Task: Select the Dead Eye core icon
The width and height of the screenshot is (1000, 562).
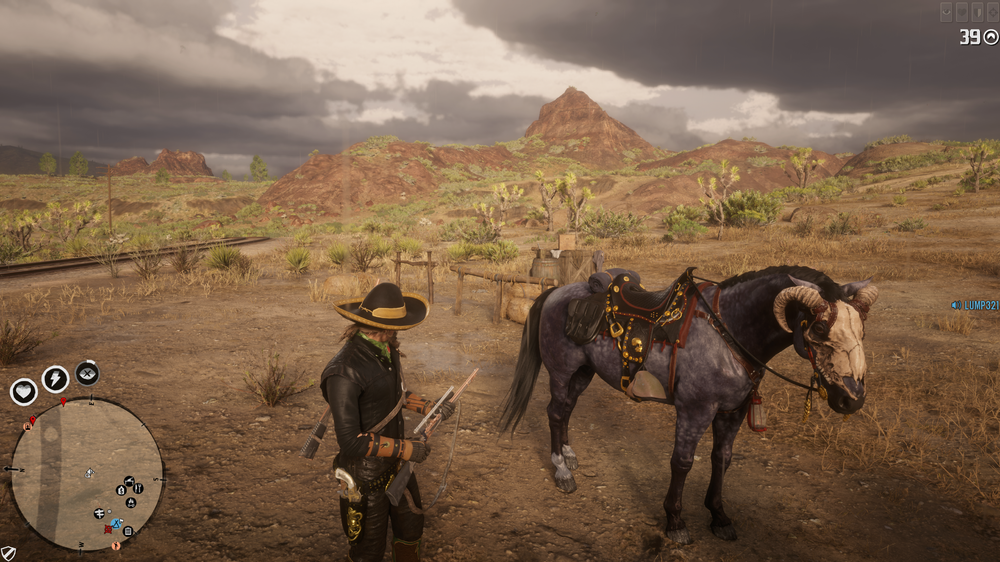Action: click(x=87, y=373)
